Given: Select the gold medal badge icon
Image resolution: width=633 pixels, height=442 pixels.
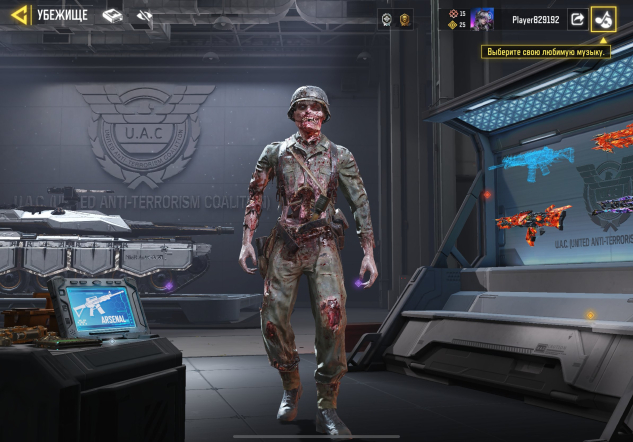Looking at the screenshot, I should click(404, 19).
